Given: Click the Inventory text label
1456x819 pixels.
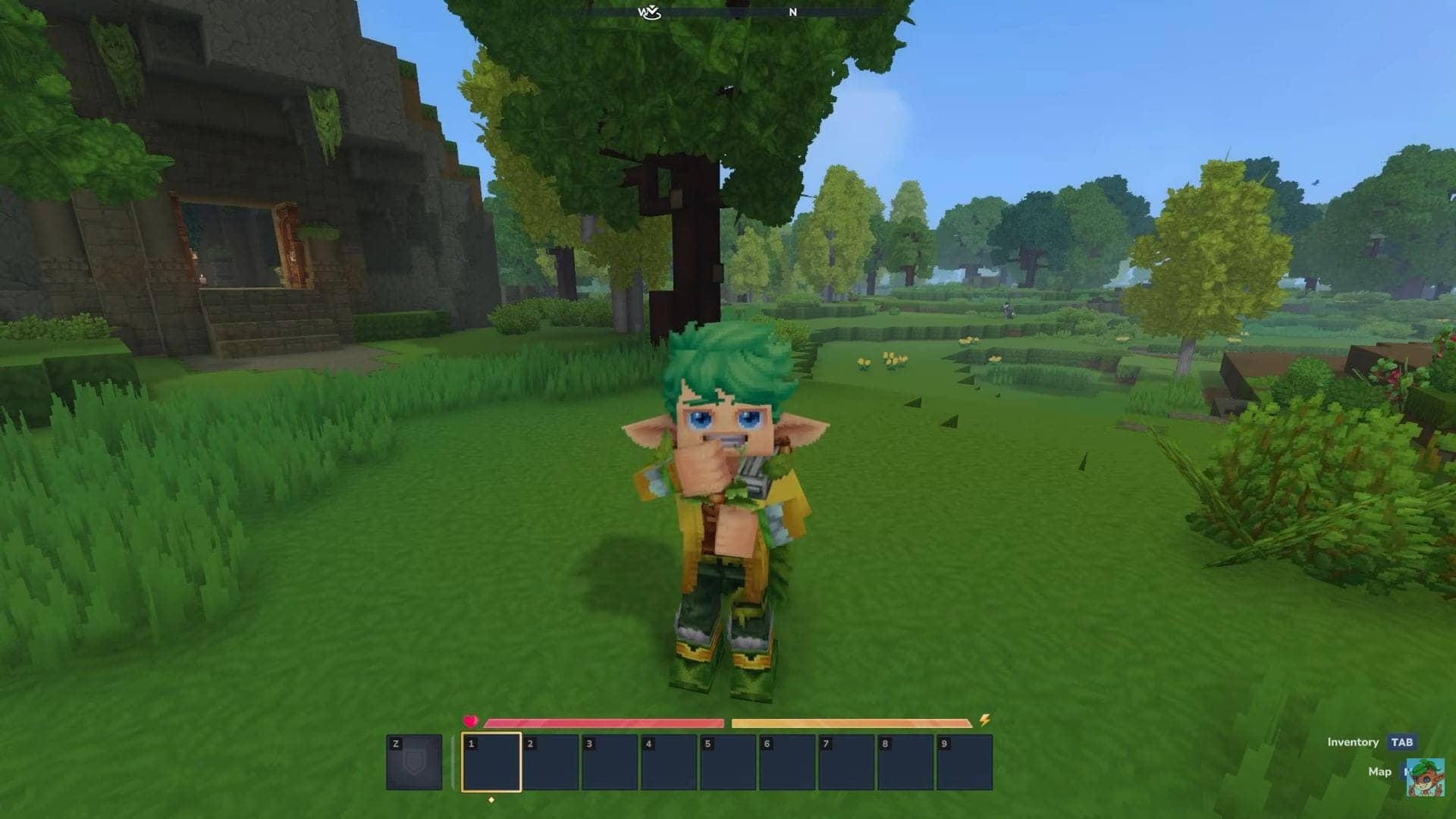Looking at the screenshot, I should click(1353, 742).
